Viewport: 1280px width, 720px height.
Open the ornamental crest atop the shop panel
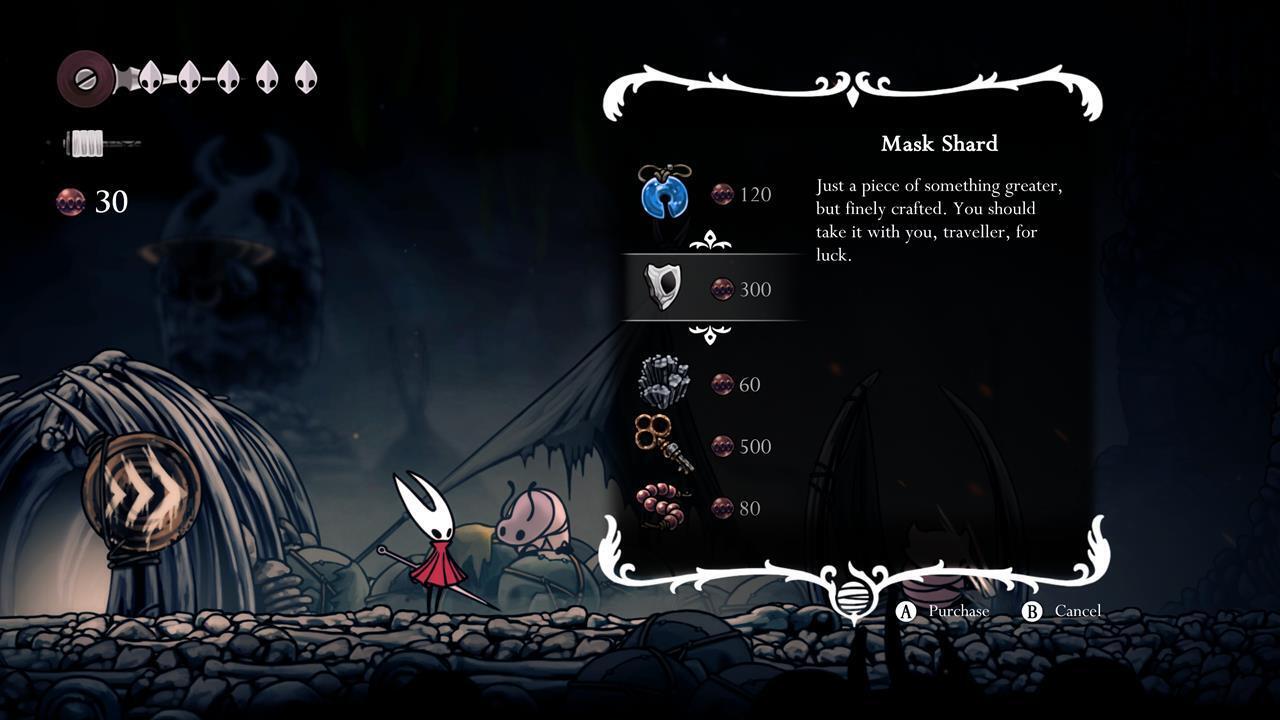[851, 88]
